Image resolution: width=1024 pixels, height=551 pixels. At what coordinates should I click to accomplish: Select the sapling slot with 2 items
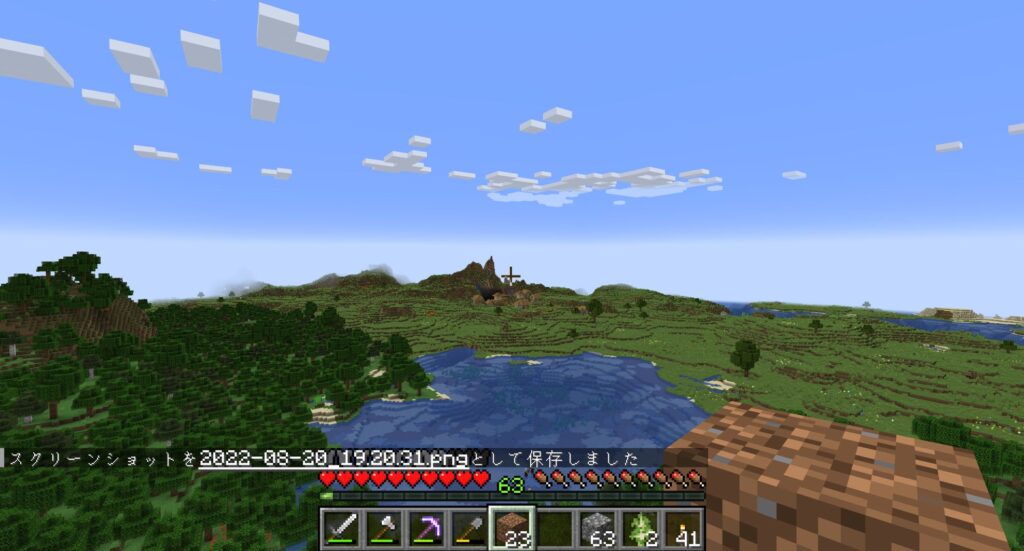pos(641,528)
